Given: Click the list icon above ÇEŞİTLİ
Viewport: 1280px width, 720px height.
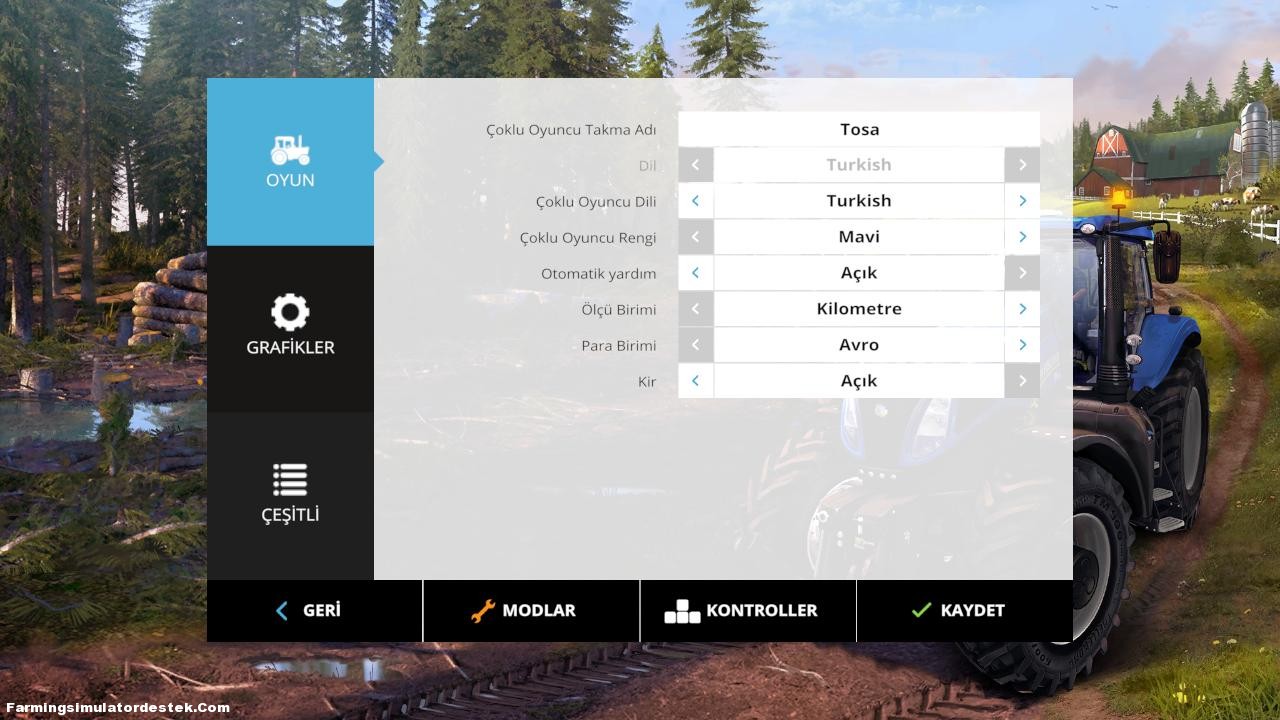Looking at the screenshot, I should (290, 479).
